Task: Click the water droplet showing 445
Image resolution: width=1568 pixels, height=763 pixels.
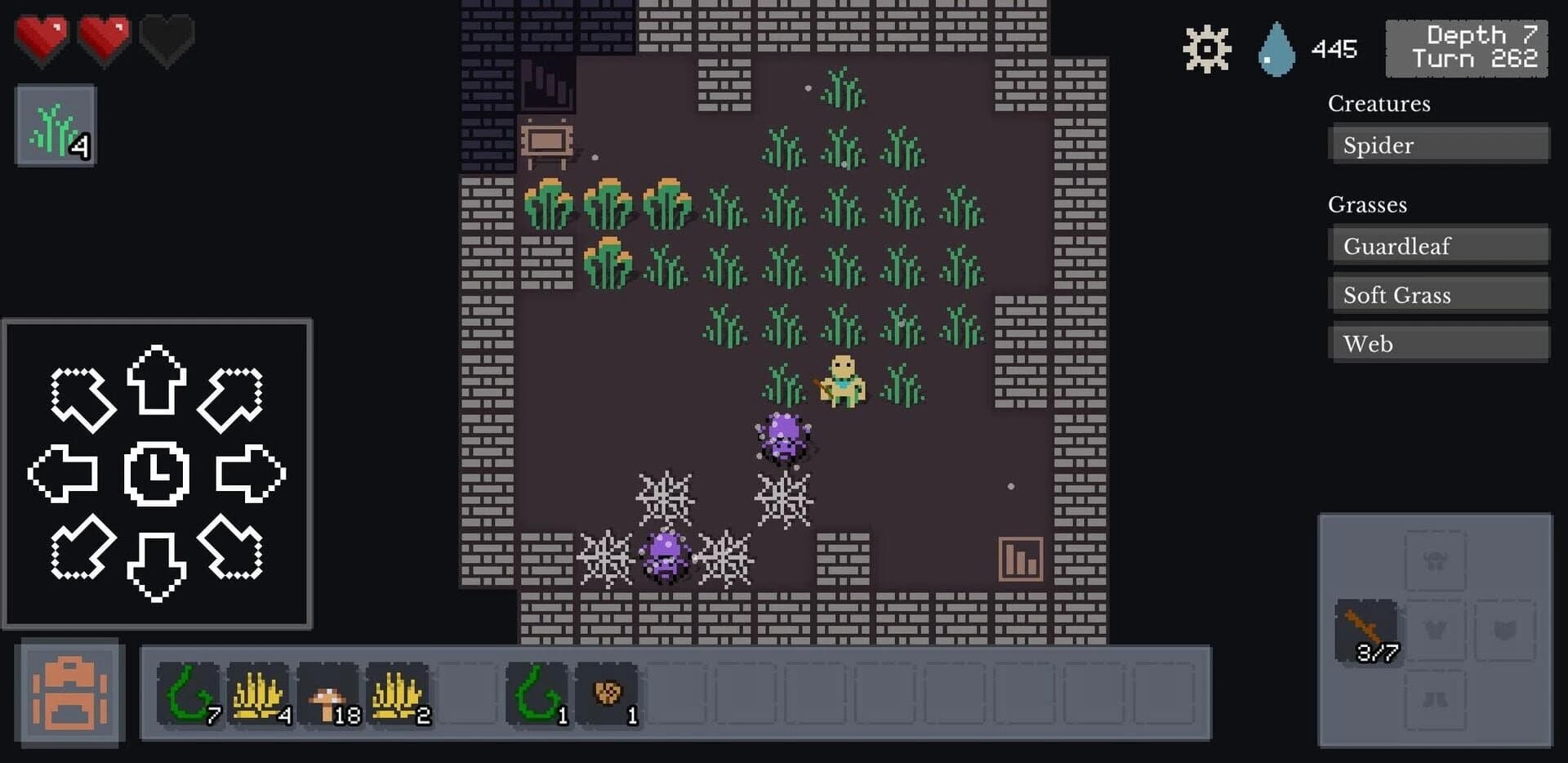Action: point(1275,47)
